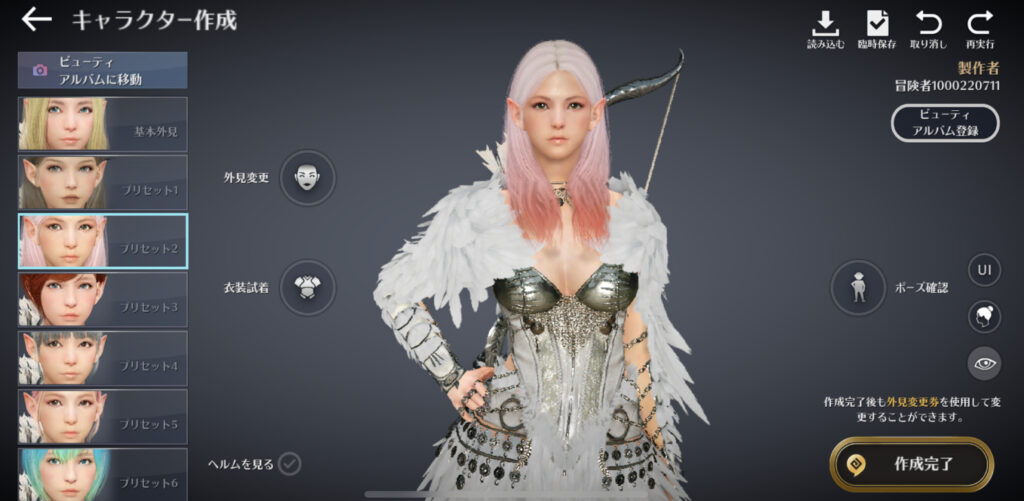Open ポーズ確認 pose check

[858, 288]
